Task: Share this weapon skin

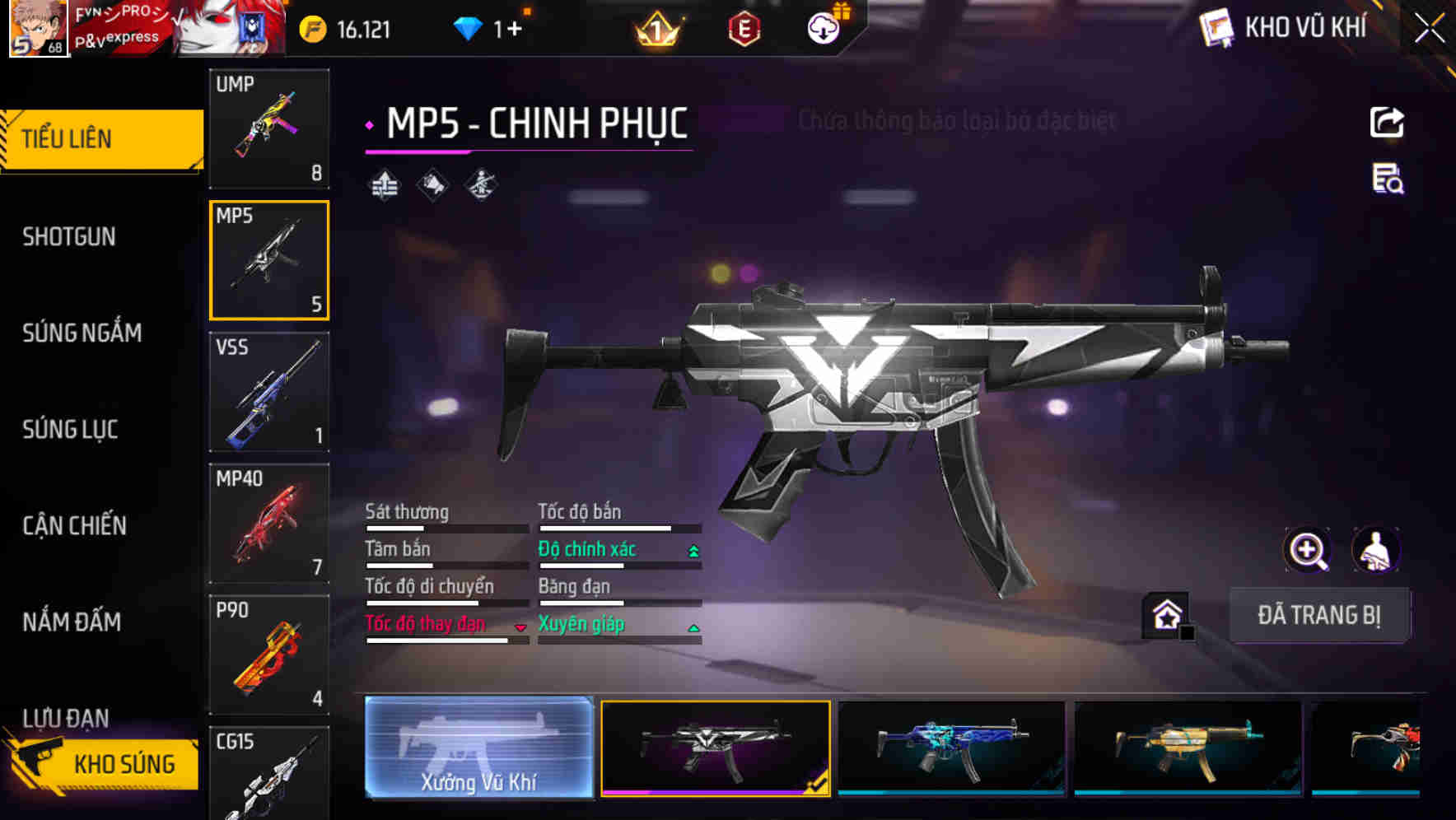Action: click(1387, 123)
